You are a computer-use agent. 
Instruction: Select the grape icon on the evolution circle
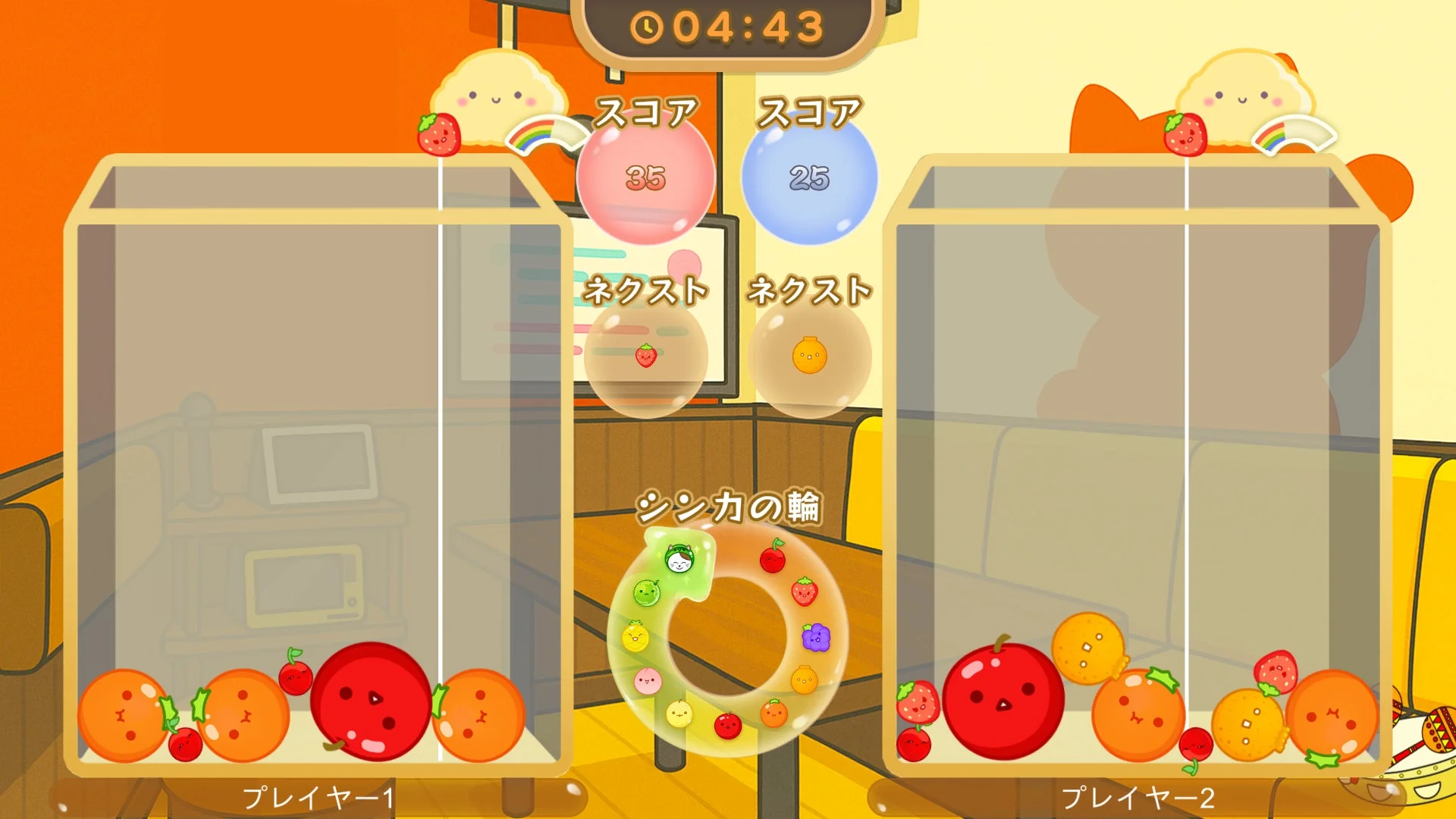click(x=816, y=638)
